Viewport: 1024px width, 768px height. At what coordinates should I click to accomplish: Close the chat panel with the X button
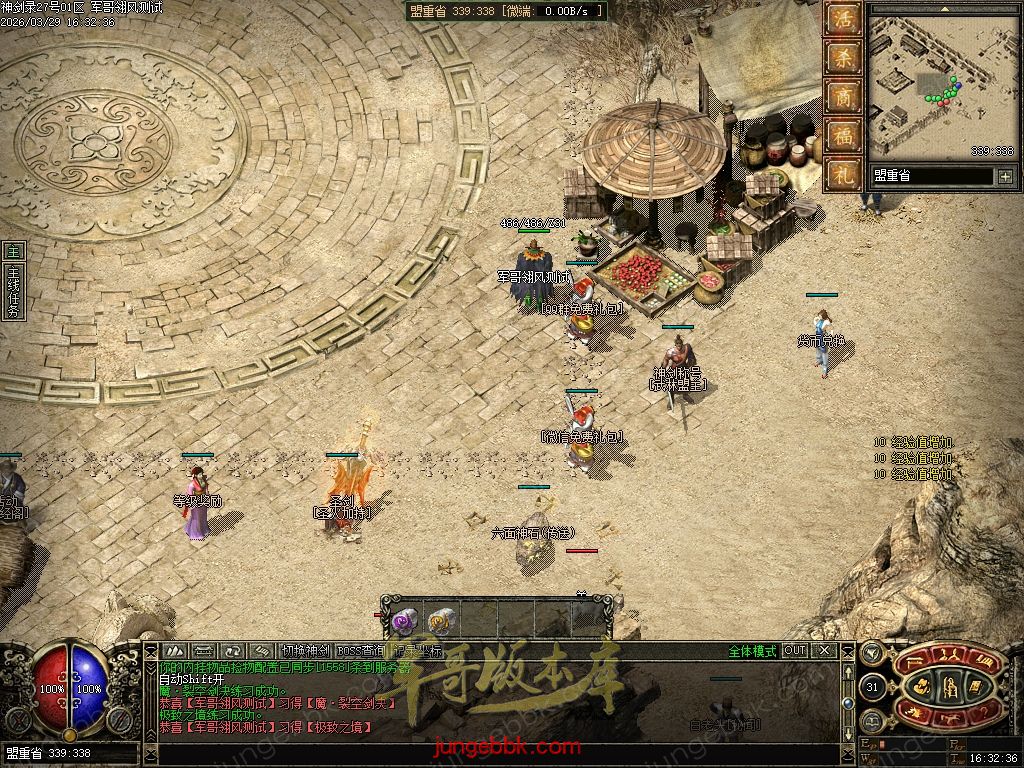click(824, 651)
